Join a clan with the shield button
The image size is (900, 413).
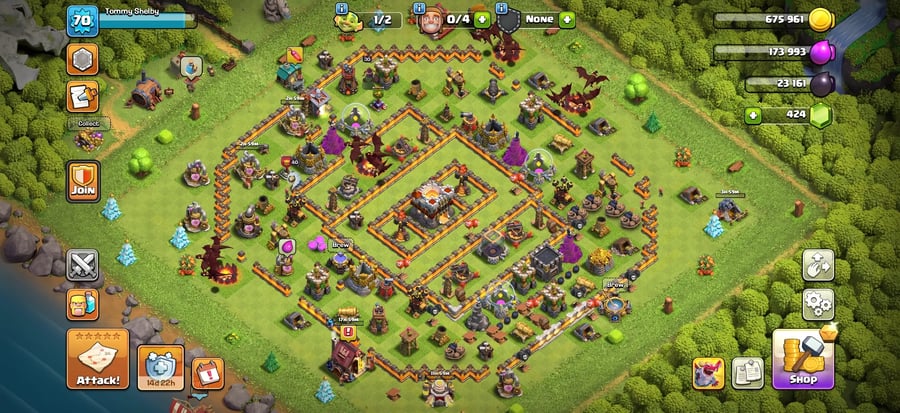82,181
